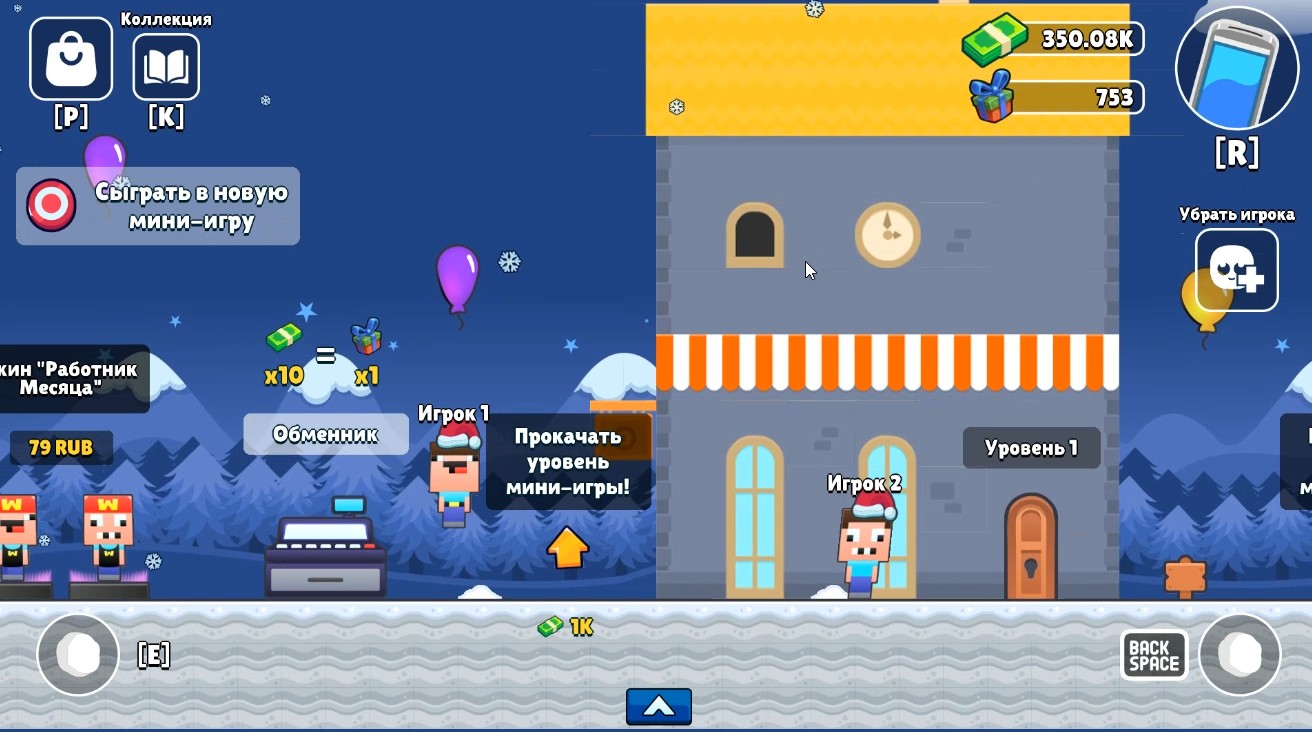The height and width of the screenshot is (732, 1312).
Task: Click the red target mini-game icon
Action: [x=49, y=206]
